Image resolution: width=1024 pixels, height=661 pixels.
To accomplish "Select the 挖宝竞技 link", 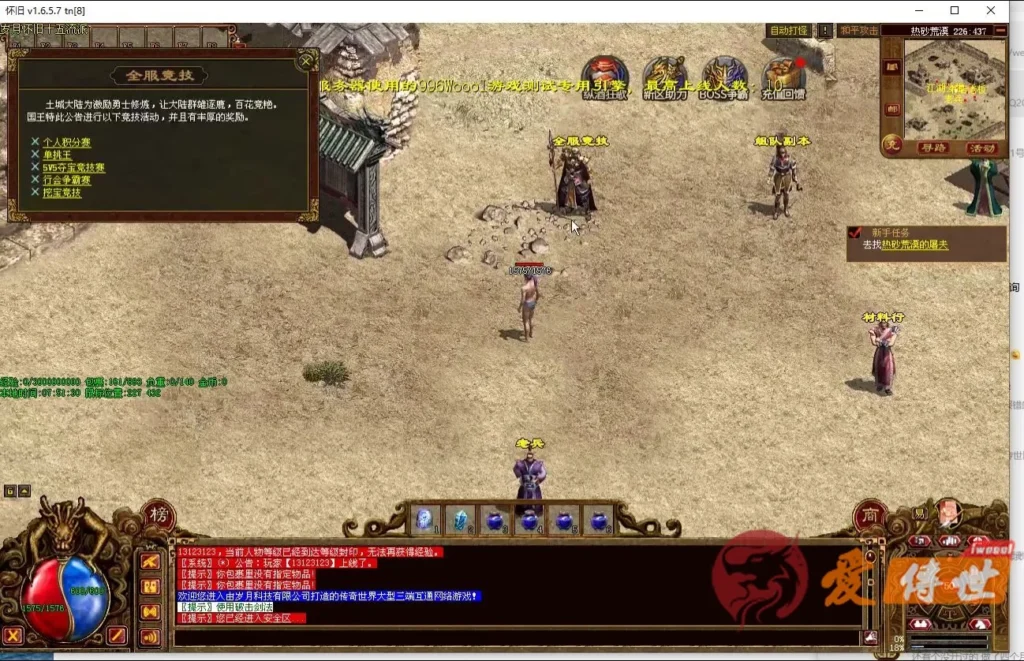I will click(x=61, y=192).
